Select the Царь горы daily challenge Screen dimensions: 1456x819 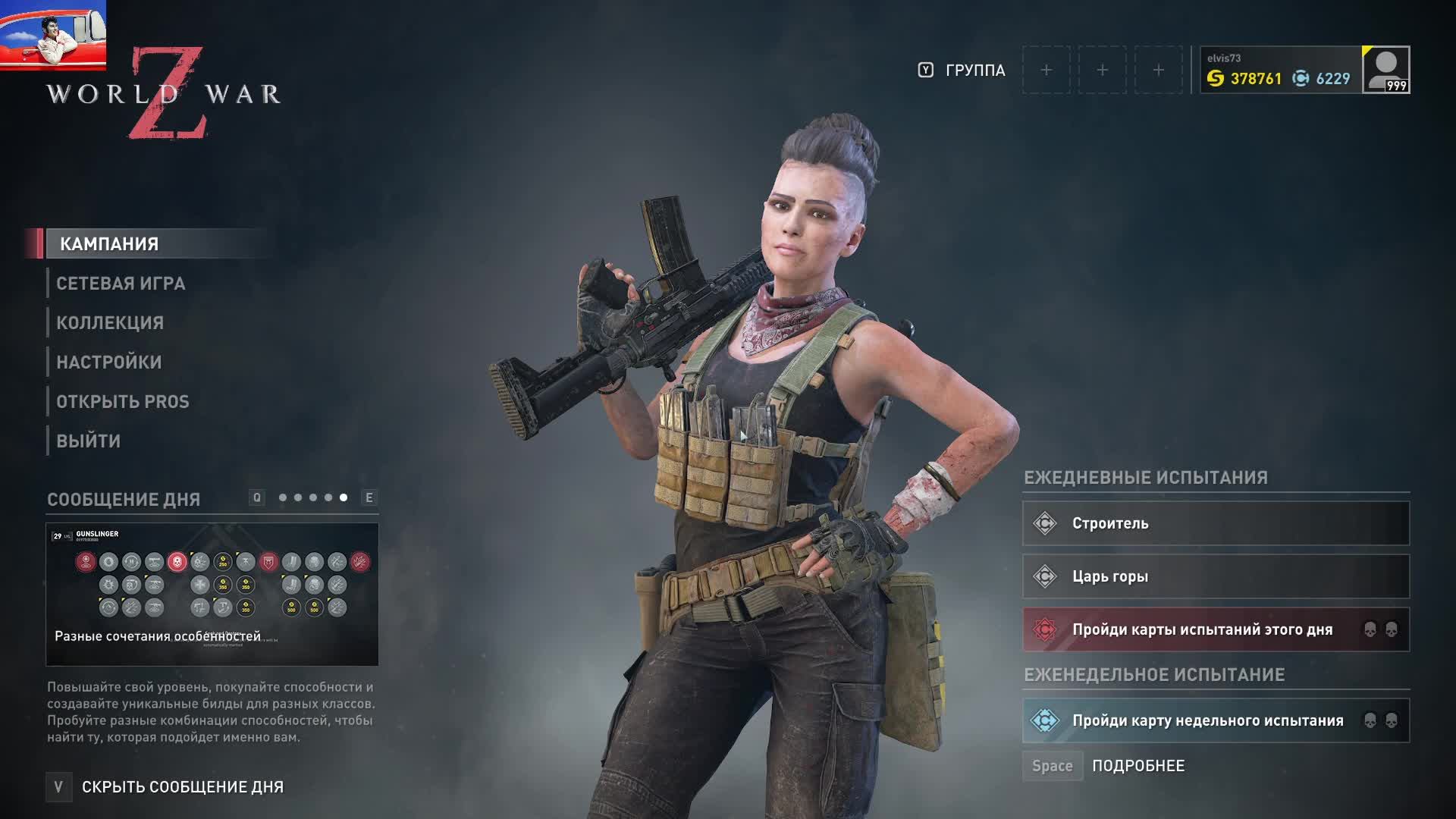[1216, 576]
